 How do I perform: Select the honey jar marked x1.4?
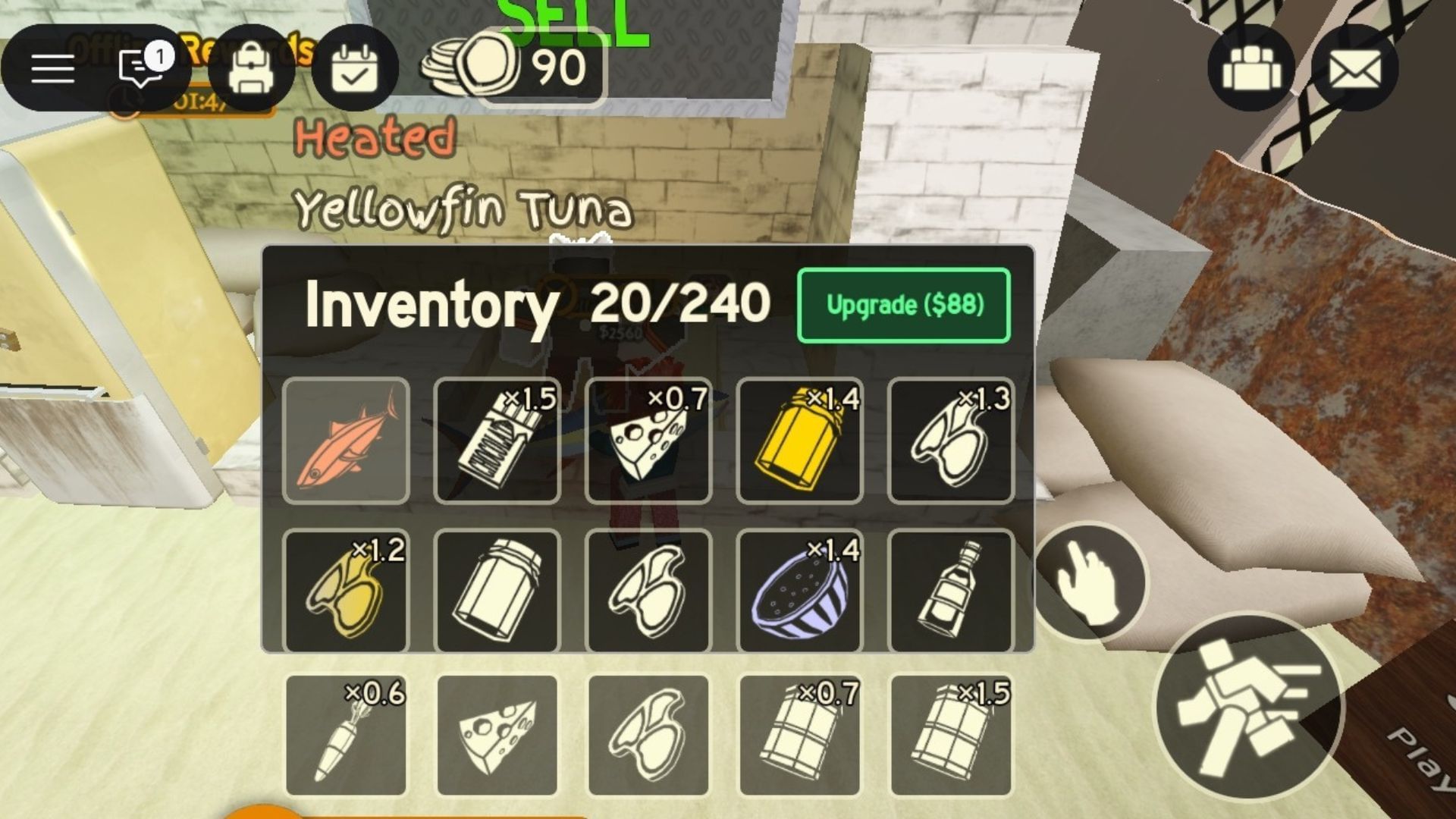[x=800, y=440]
